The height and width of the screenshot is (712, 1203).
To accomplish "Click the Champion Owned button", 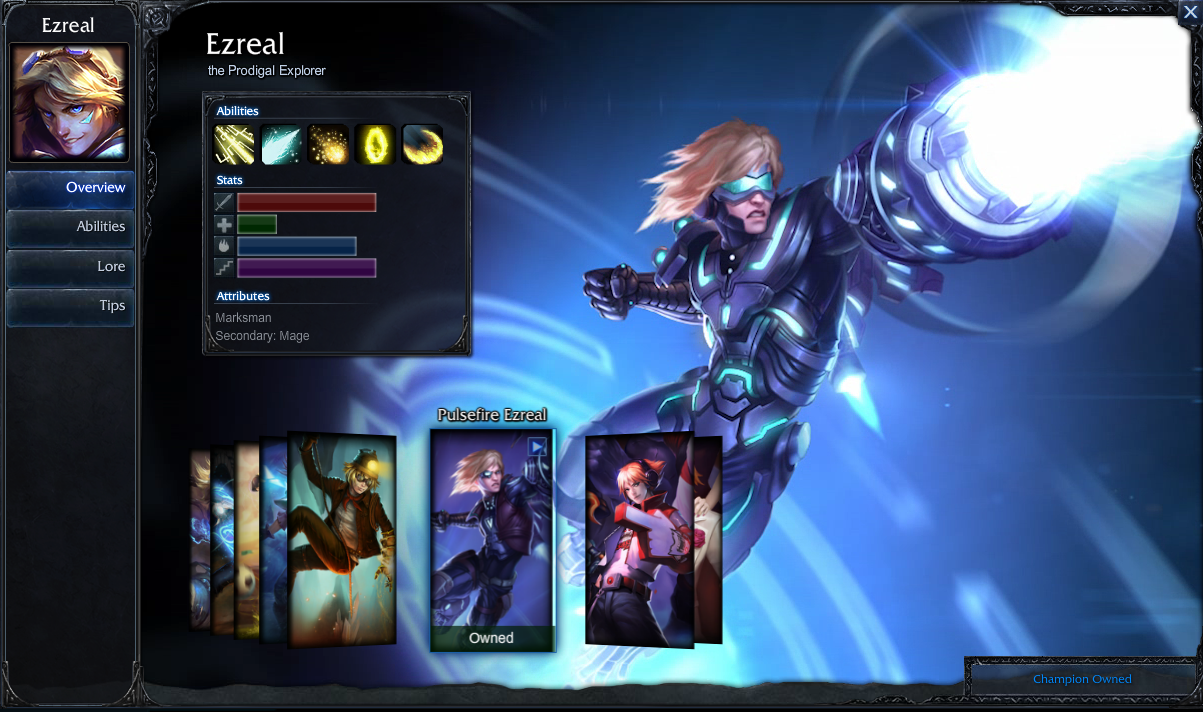I will click(1082, 679).
